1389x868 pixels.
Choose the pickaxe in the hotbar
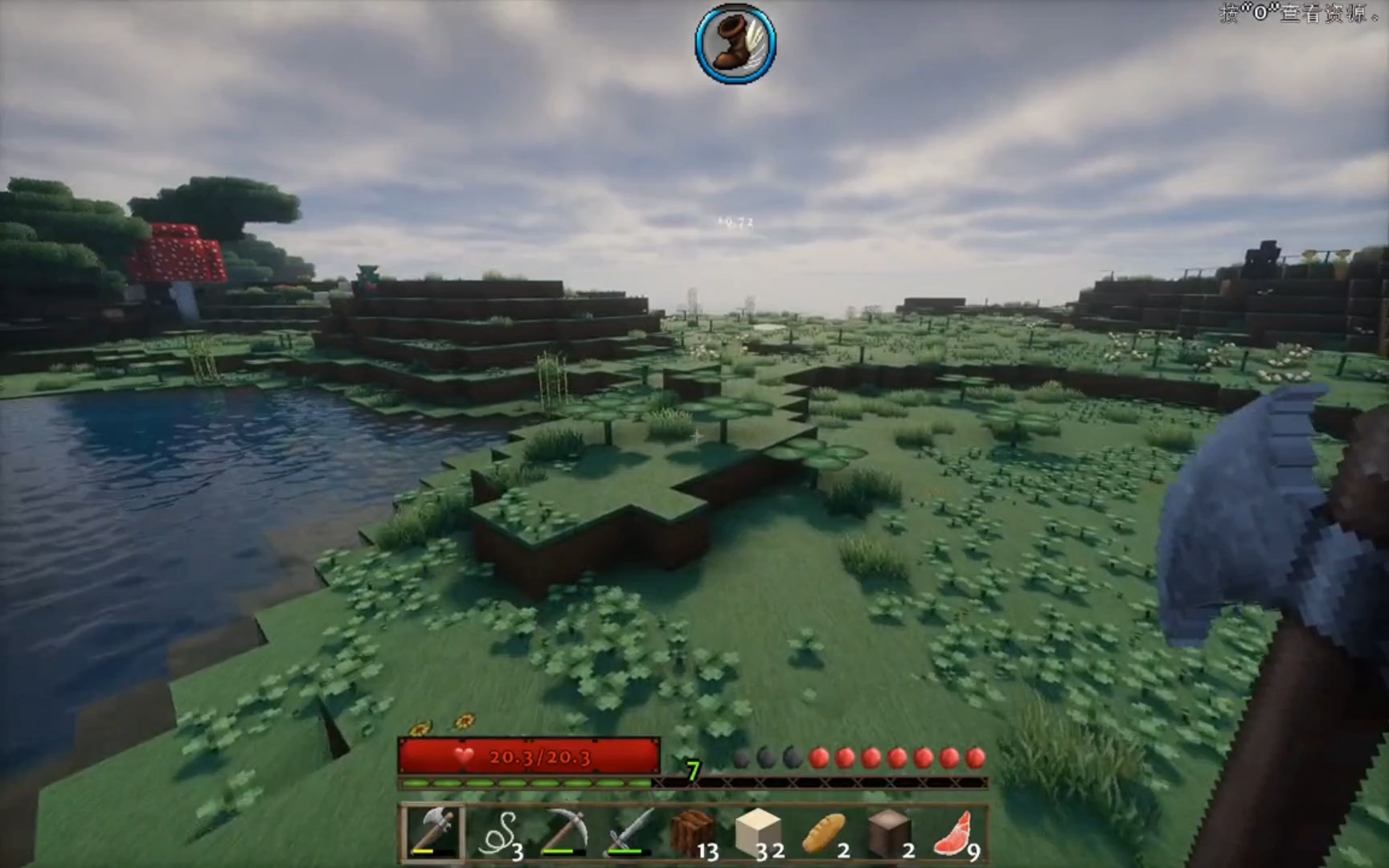[563, 833]
